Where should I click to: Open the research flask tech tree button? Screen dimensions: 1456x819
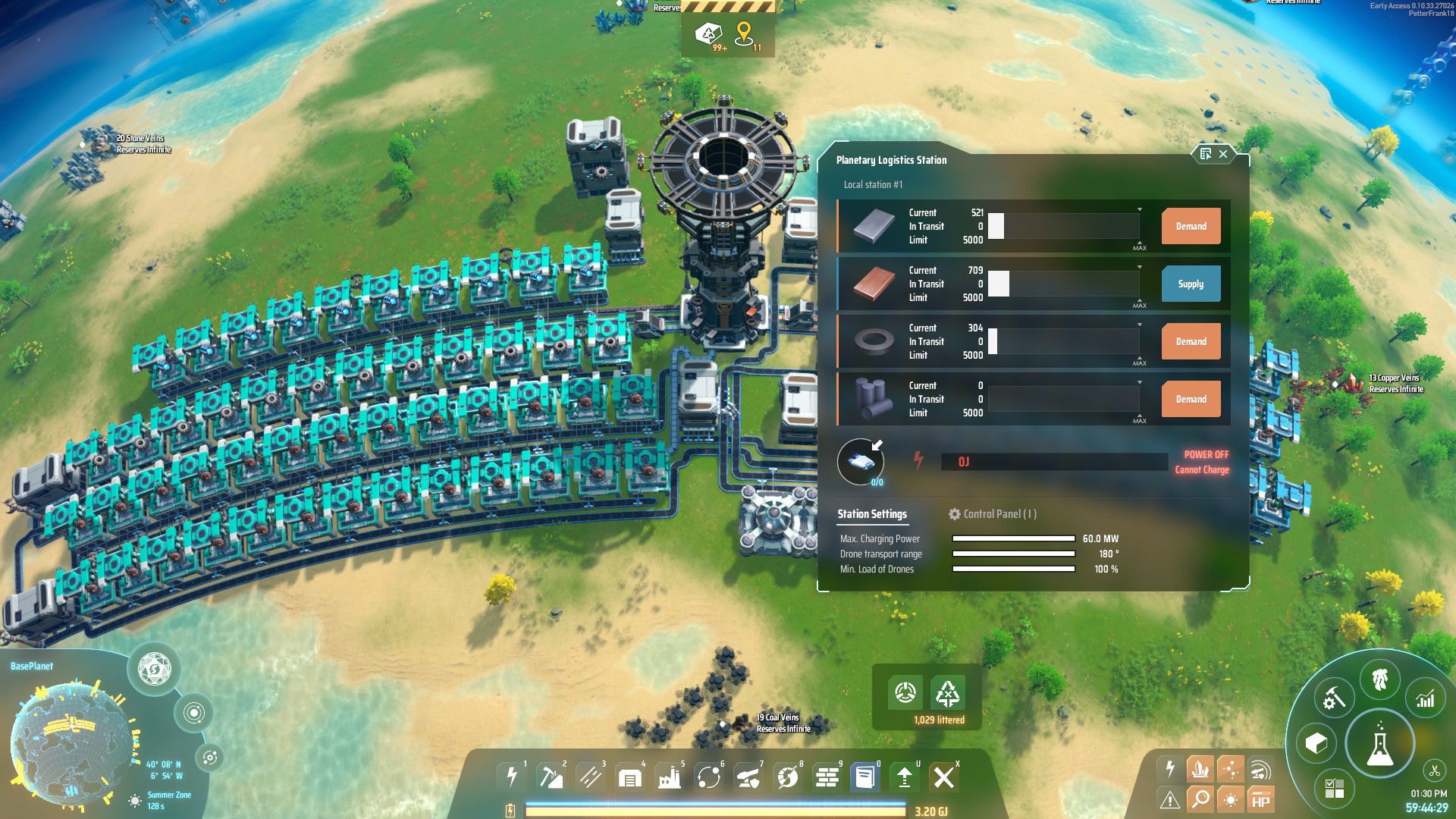coord(1379,745)
